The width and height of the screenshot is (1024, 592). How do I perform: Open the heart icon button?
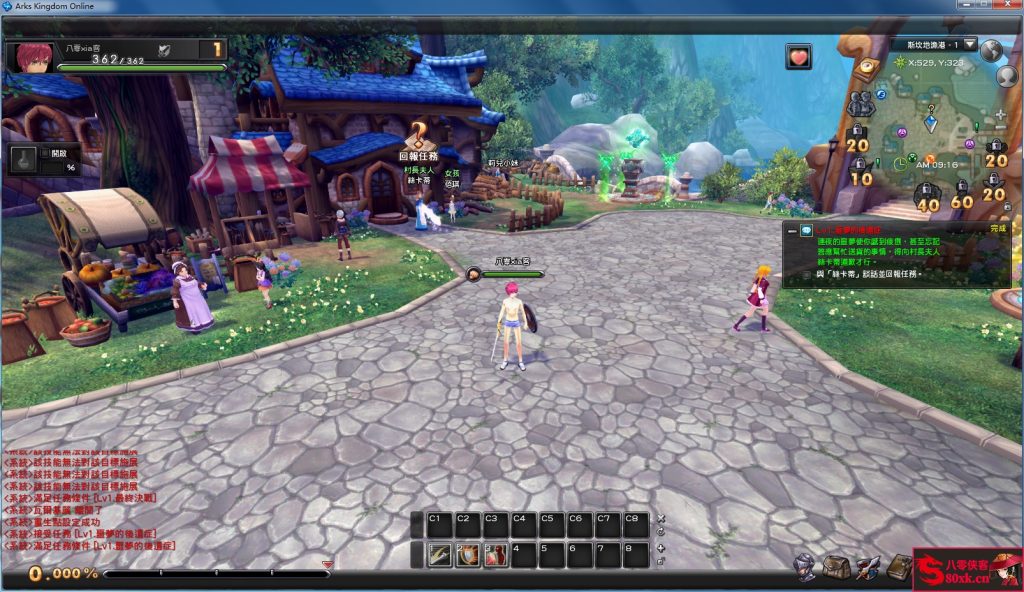point(798,56)
